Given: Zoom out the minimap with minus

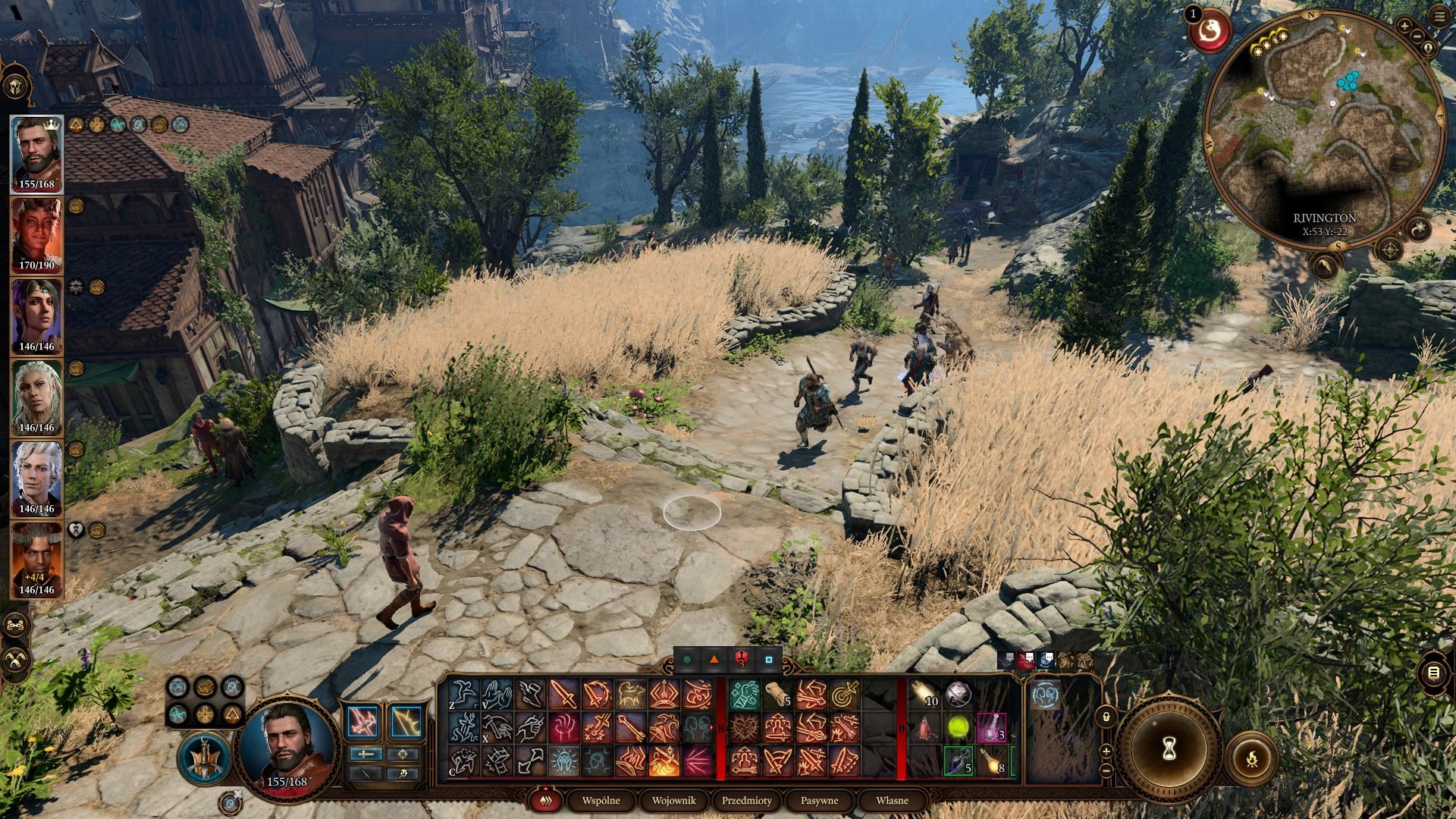Looking at the screenshot, I should (1417, 36).
